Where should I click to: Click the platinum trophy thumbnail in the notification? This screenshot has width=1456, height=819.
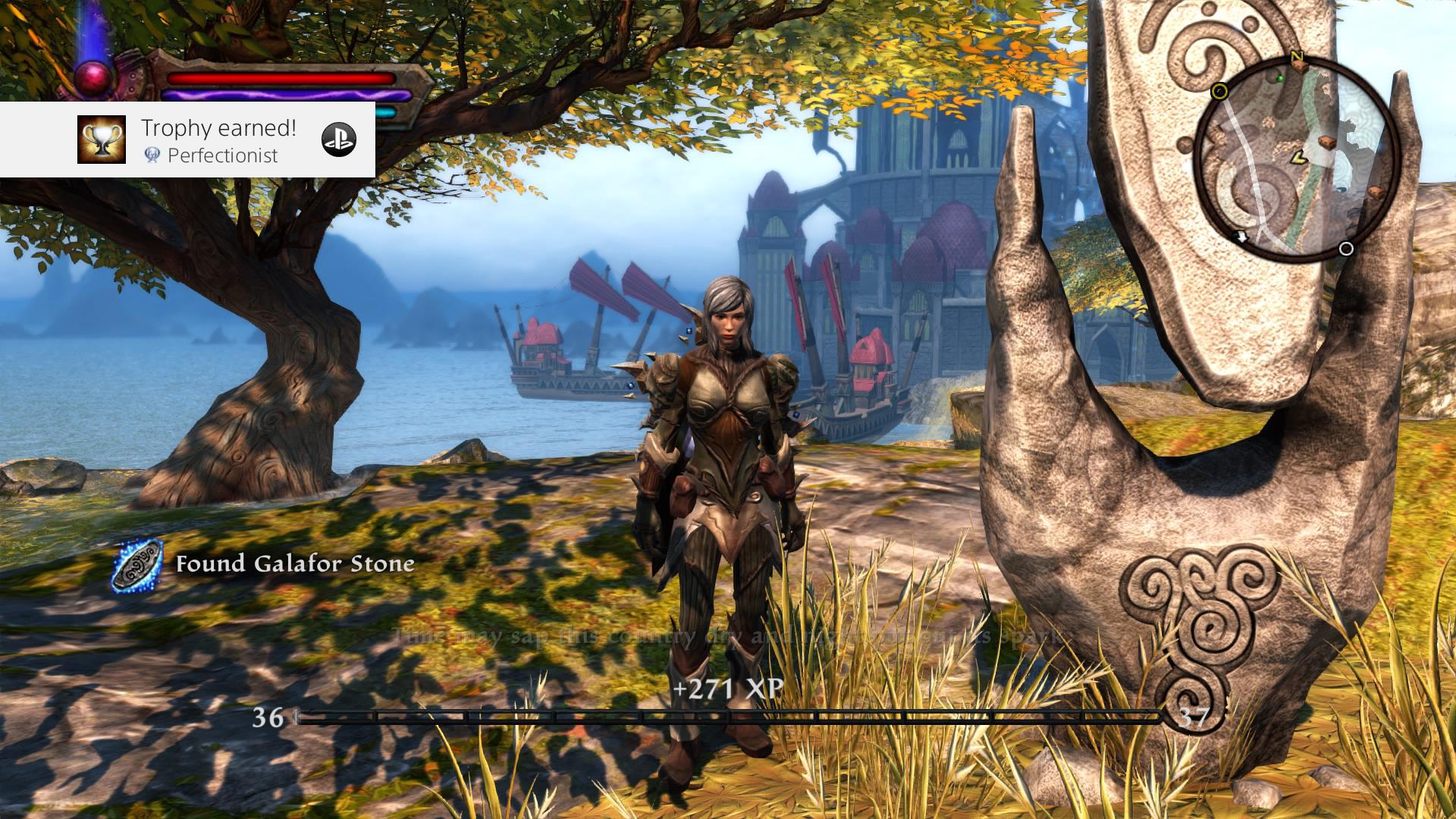[102, 140]
